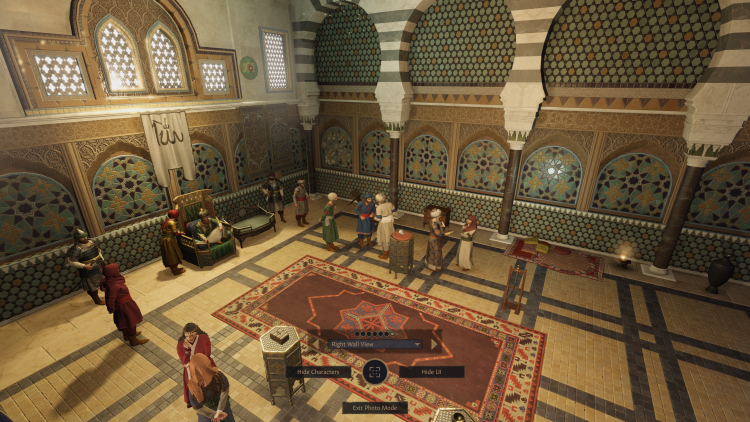Image resolution: width=750 pixels, height=422 pixels.
Task: Hide characters in photo mode
Action: coord(318,371)
